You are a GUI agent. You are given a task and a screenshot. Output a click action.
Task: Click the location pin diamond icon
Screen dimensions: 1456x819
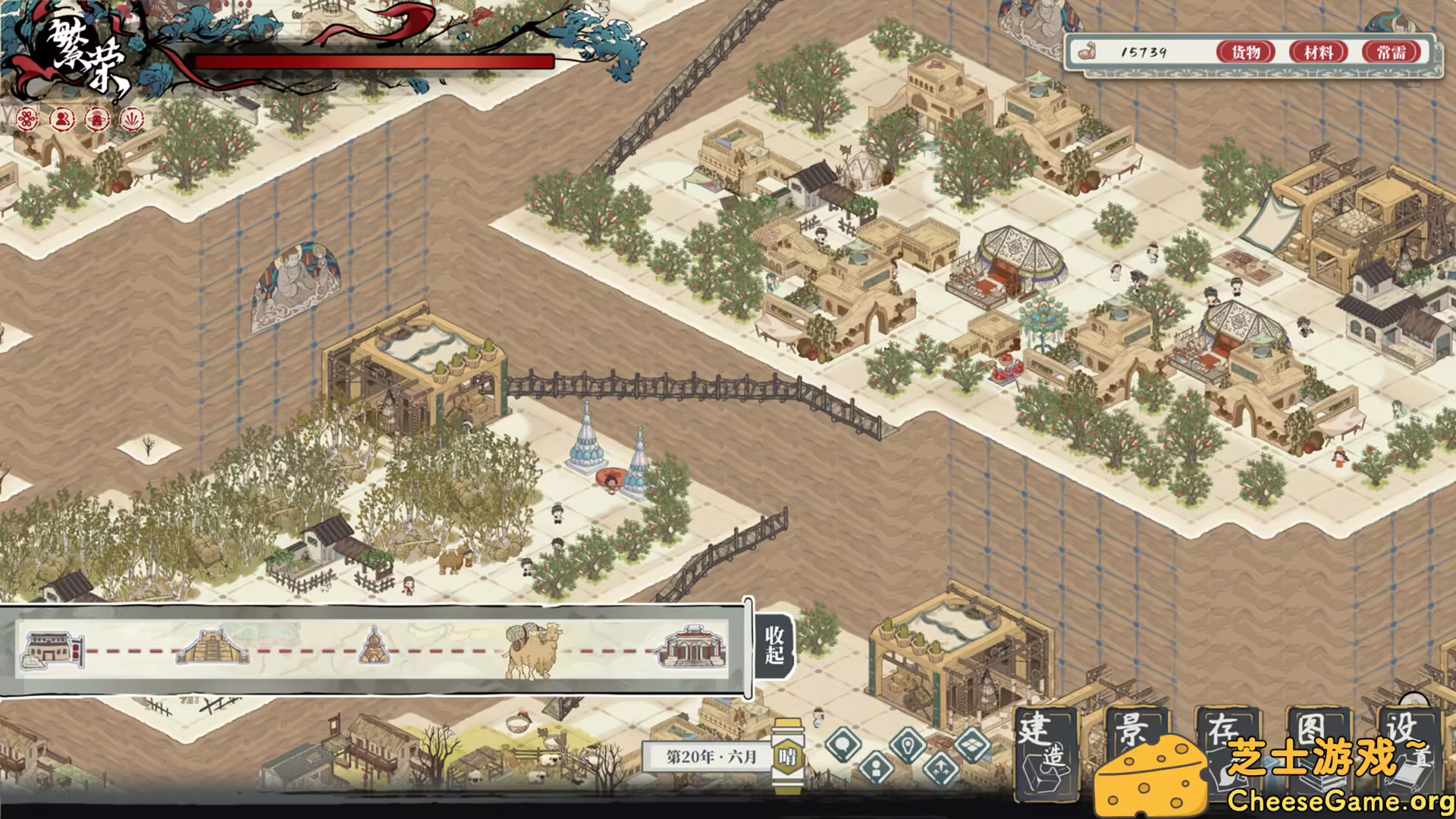[908, 746]
